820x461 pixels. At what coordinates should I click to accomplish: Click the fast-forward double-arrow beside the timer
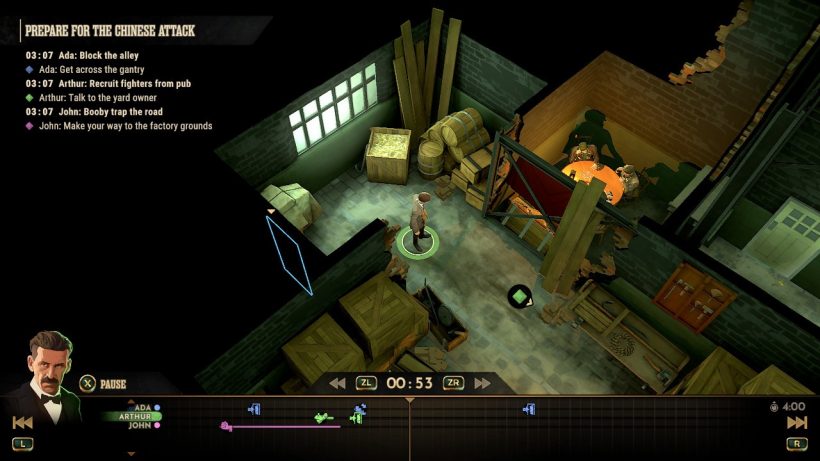pos(483,383)
